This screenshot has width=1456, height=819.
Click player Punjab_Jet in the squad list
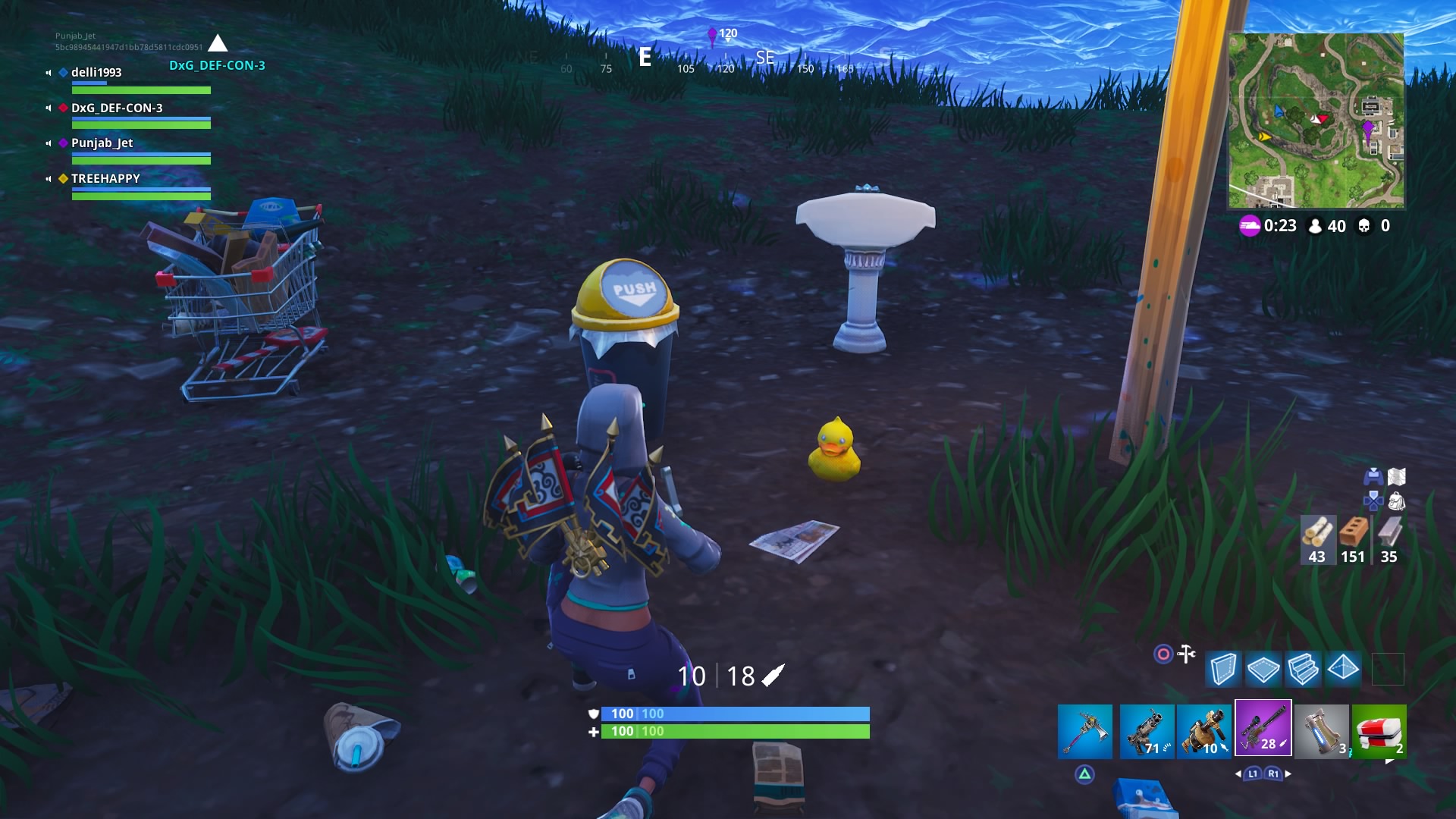click(x=103, y=143)
